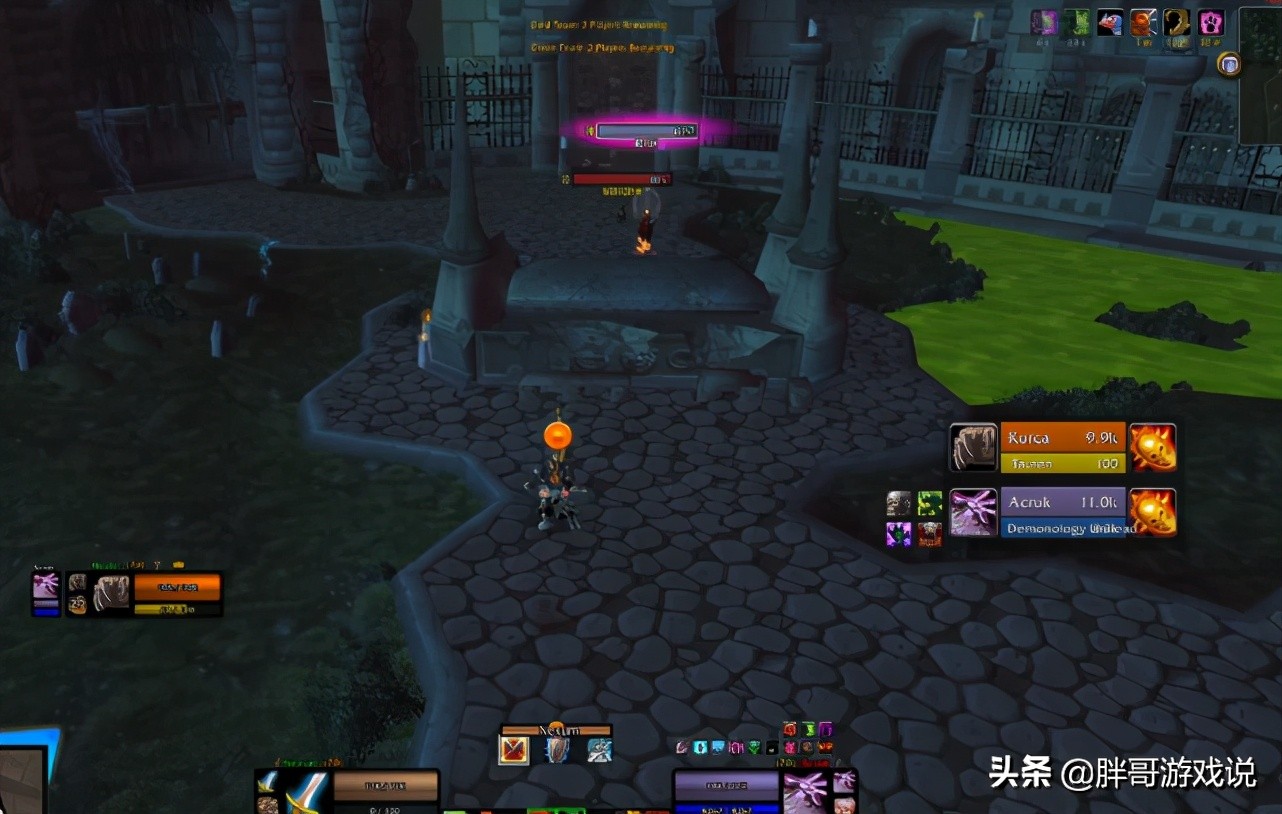Viewport: 1282px width, 814px height.
Task: Click the red banner debuff icon below Nexum
Action: (515, 748)
